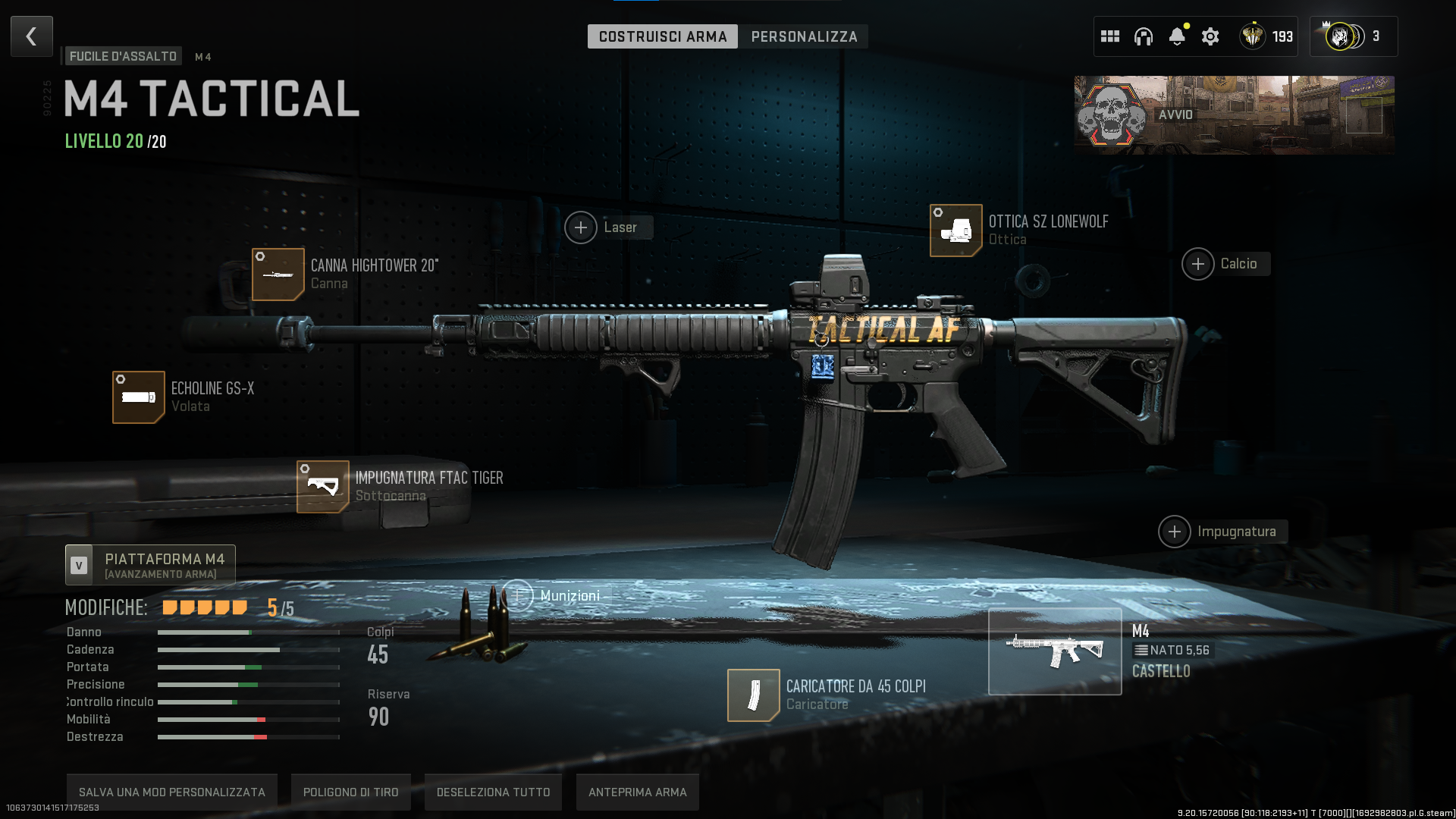Show notifications via the bell icon
Viewport: 1456px width, 819px height.
click(1177, 36)
